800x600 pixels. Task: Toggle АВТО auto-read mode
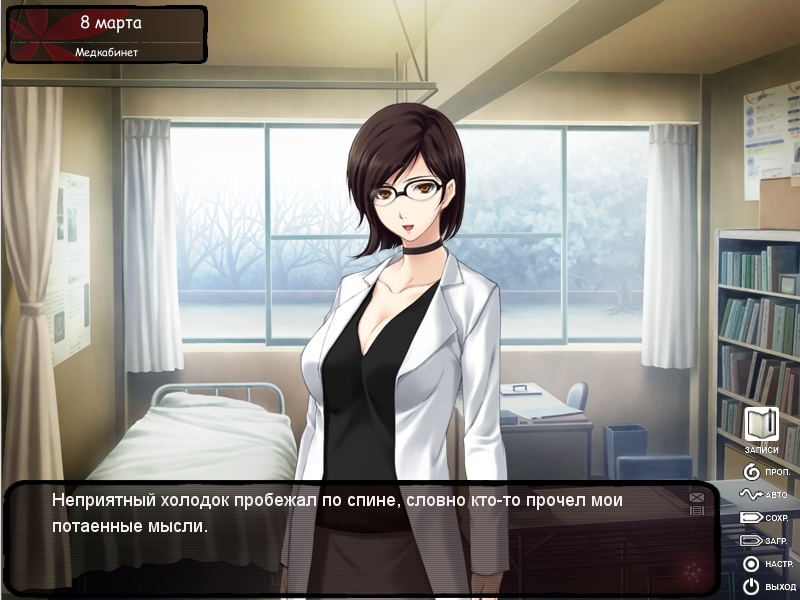click(x=765, y=494)
